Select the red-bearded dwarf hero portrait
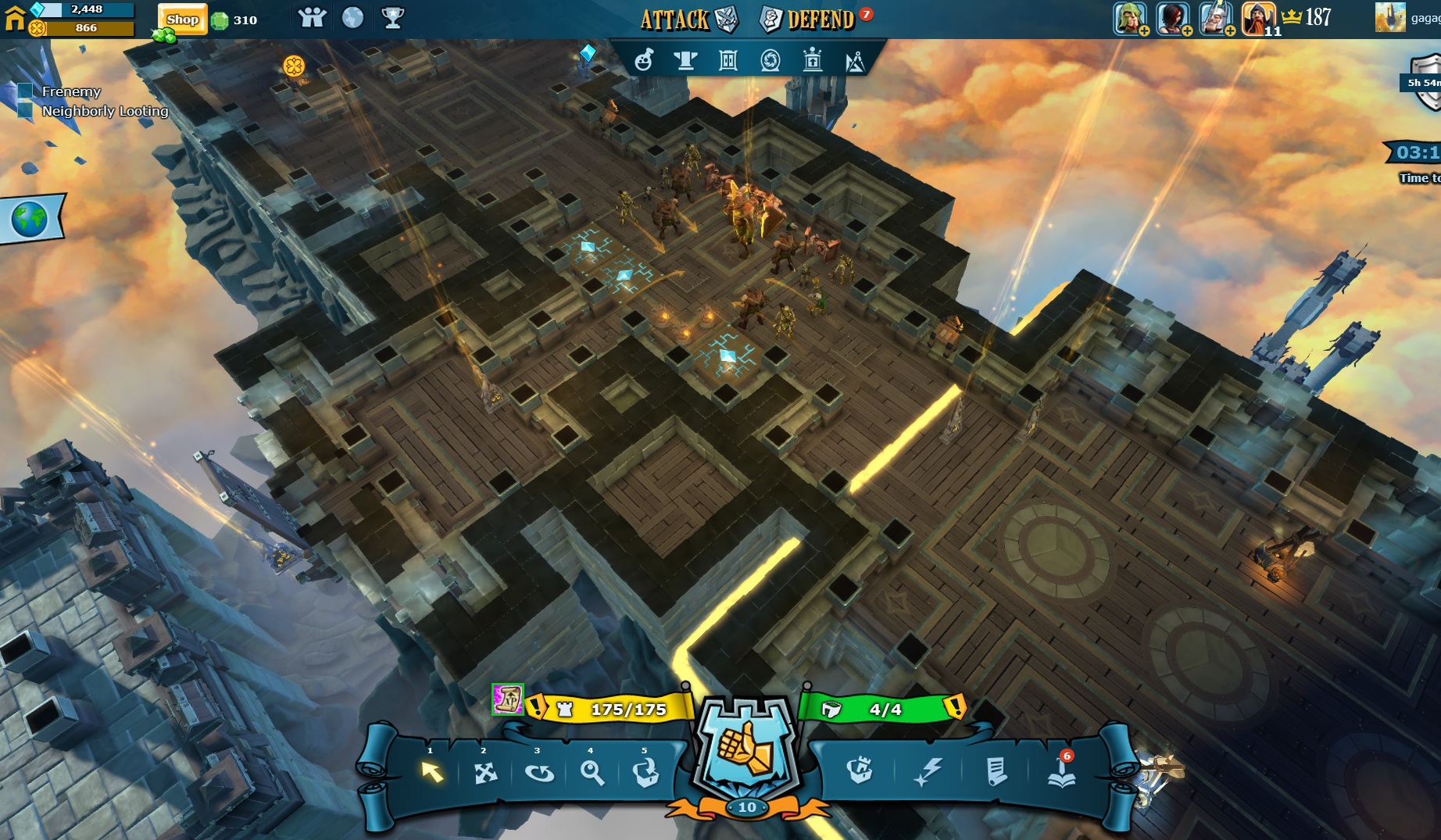The image size is (1441, 840). (1257, 18)
